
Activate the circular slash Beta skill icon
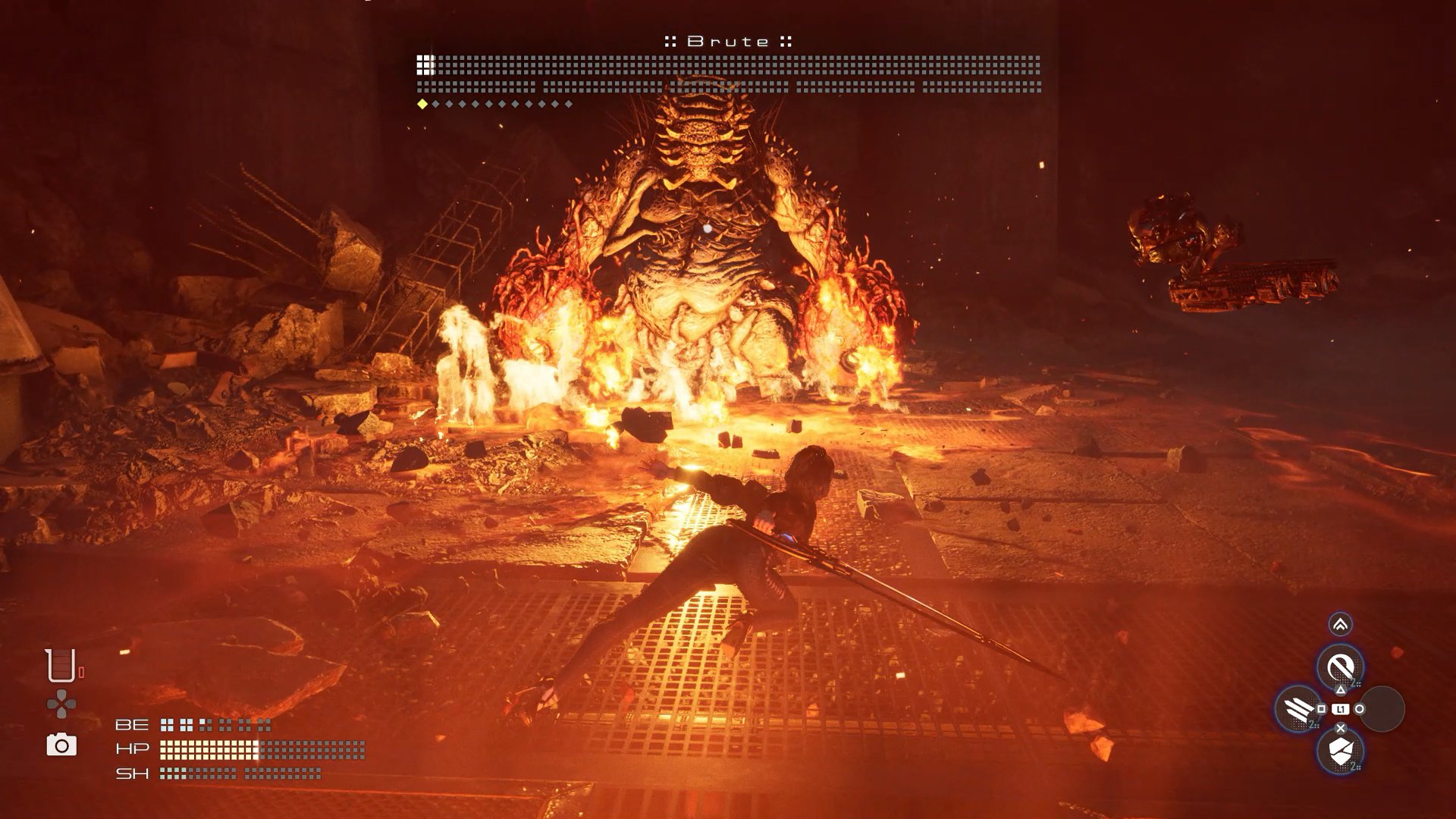1340,667
